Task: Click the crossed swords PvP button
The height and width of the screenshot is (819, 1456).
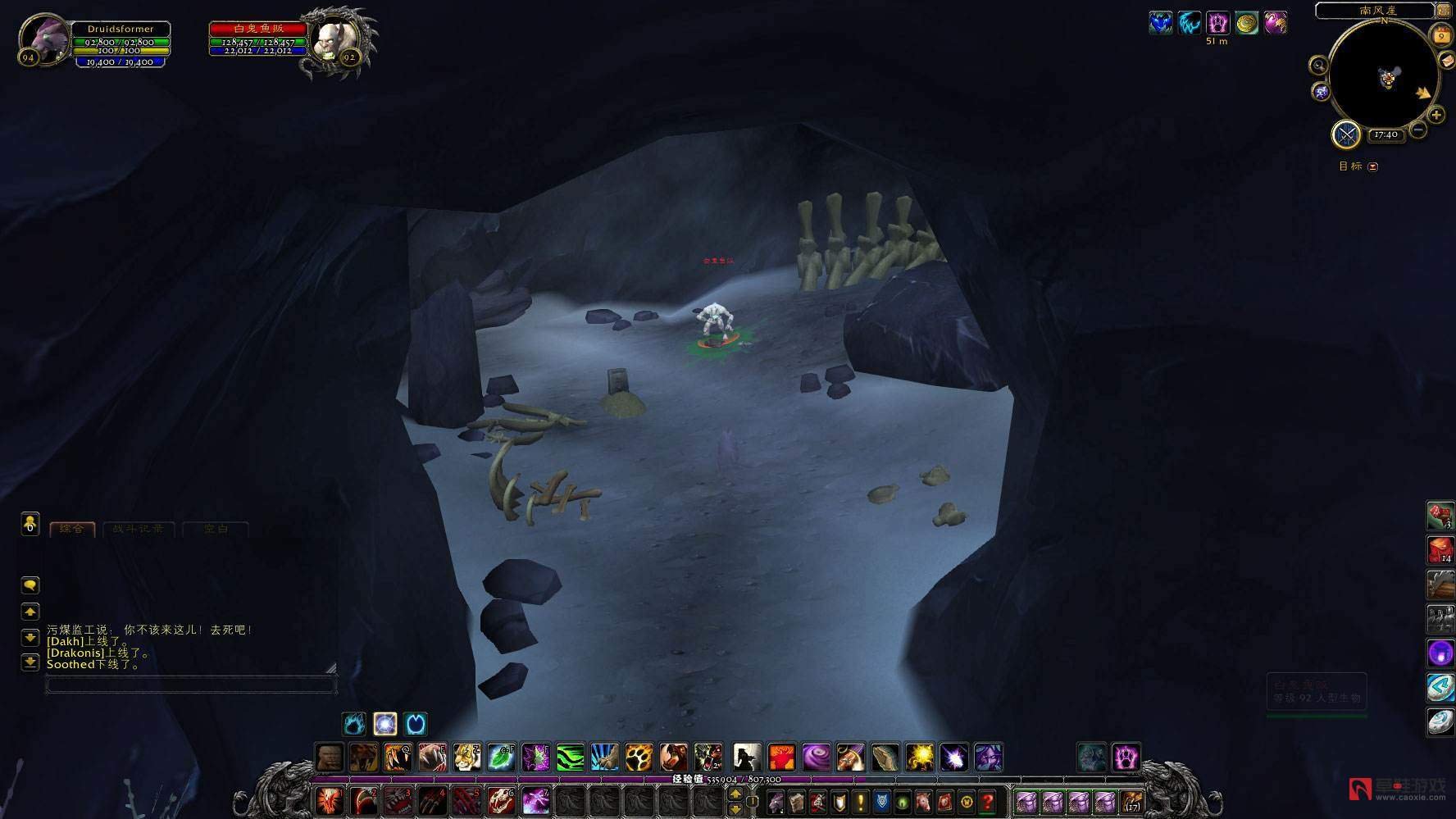Action: click(x=1346, y=134)
